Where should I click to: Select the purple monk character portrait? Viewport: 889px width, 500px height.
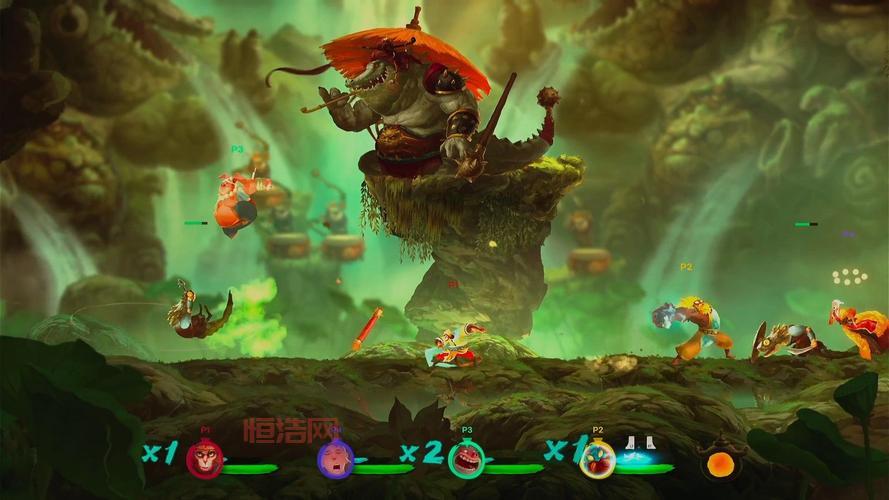pyautogui.click(x=334, y=459)
